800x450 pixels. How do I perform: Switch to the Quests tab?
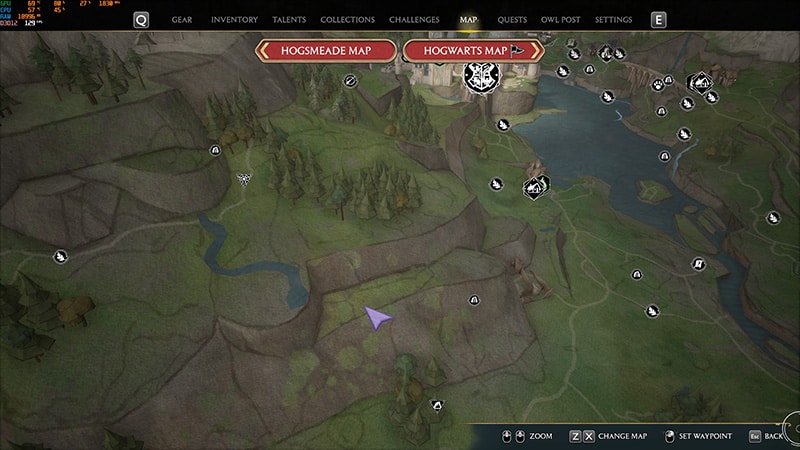click(x=511, y=20)
